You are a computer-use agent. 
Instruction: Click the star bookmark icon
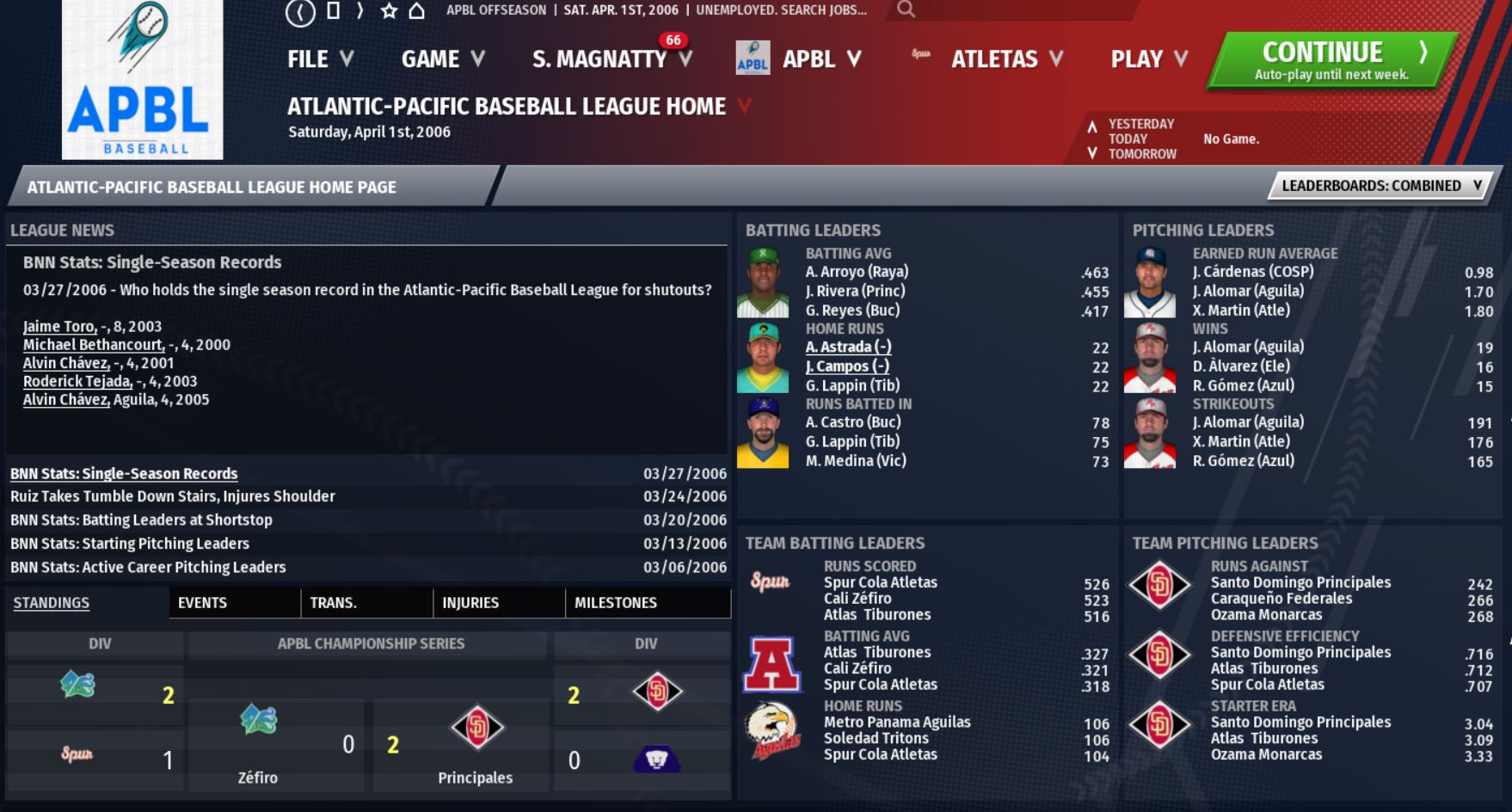pyautogui.click(x=389, y=11)
